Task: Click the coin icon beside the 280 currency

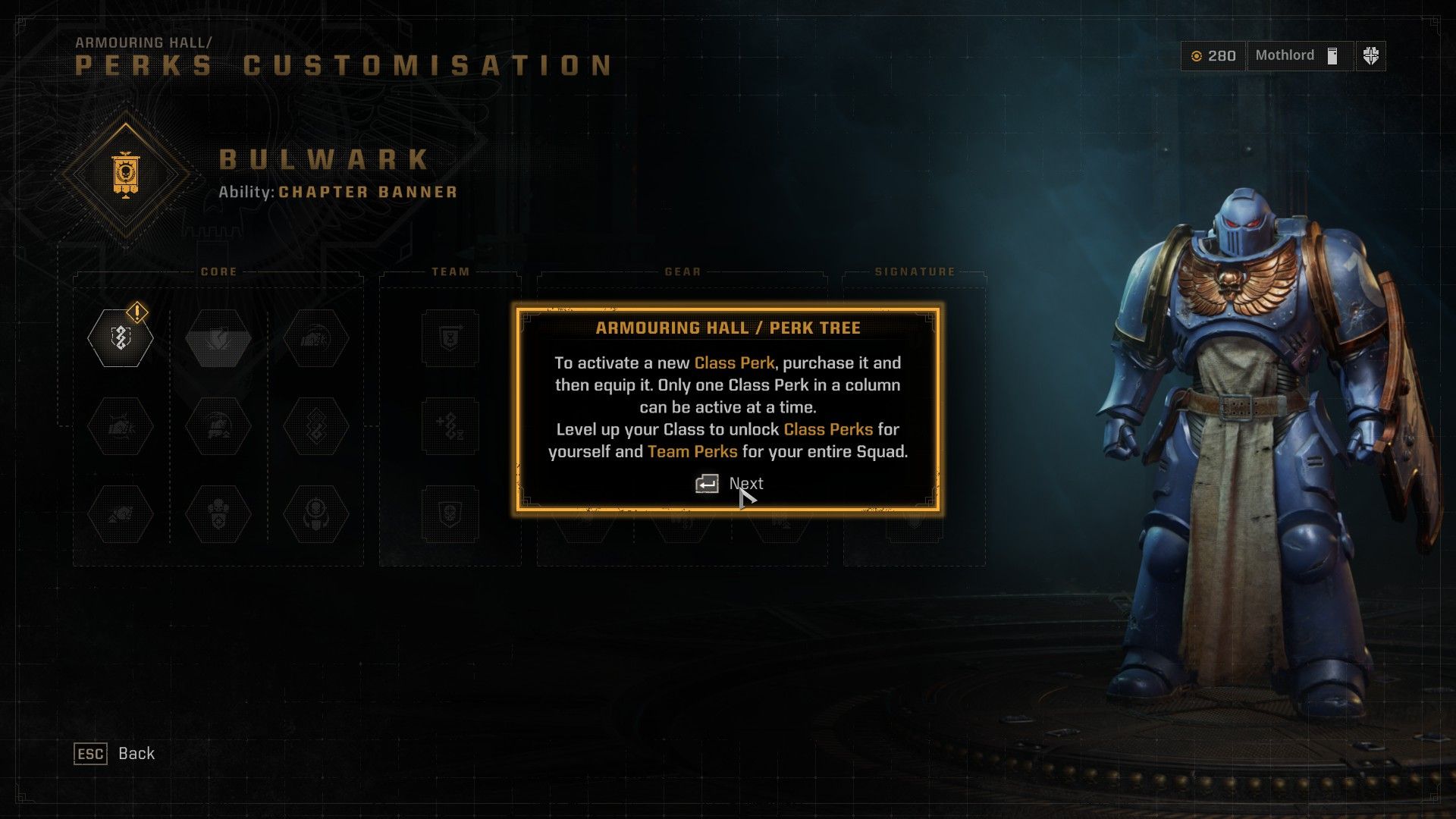Action: coord(1198,55)
